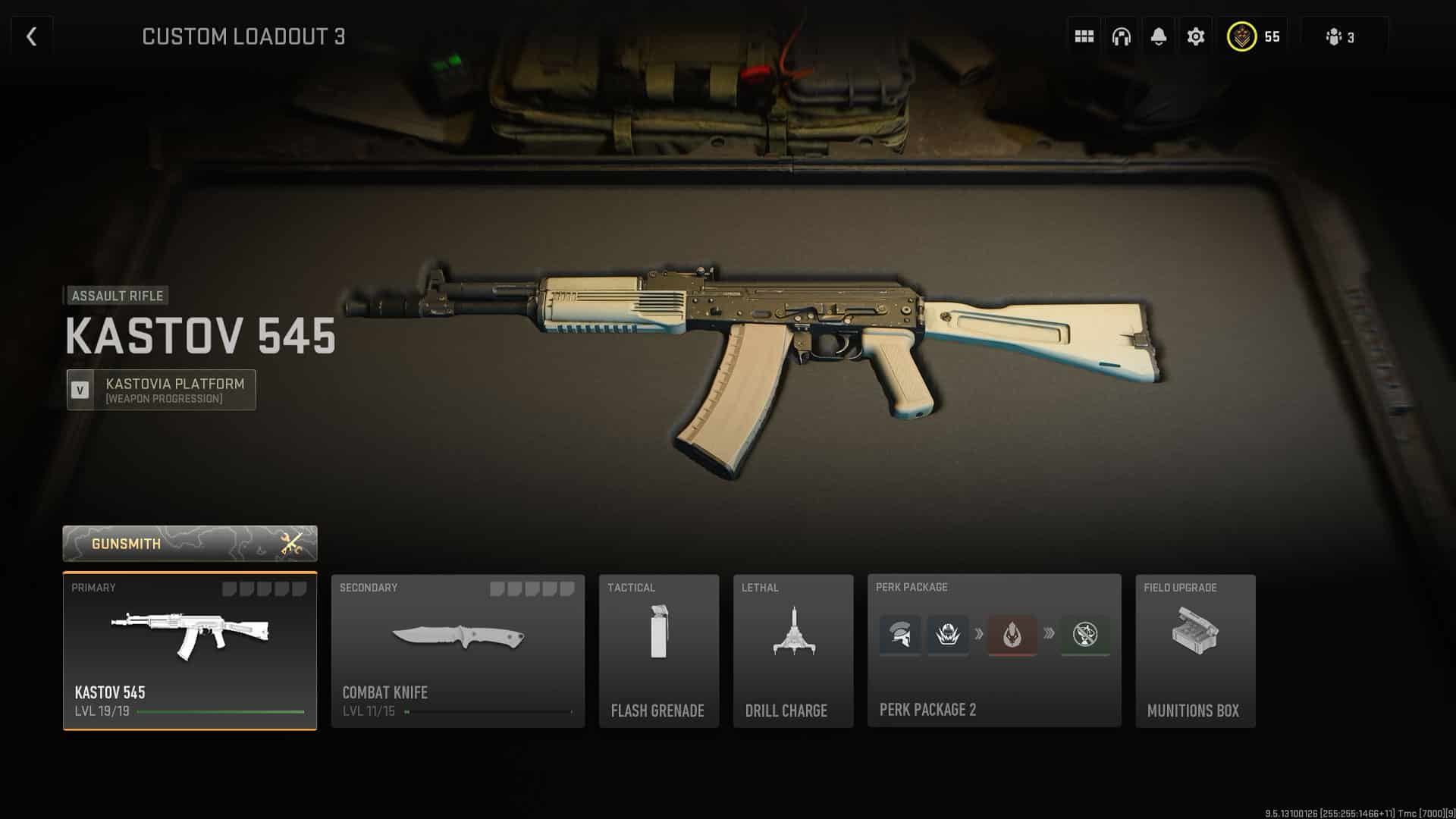Go back using the left arrow

[30, 36]
